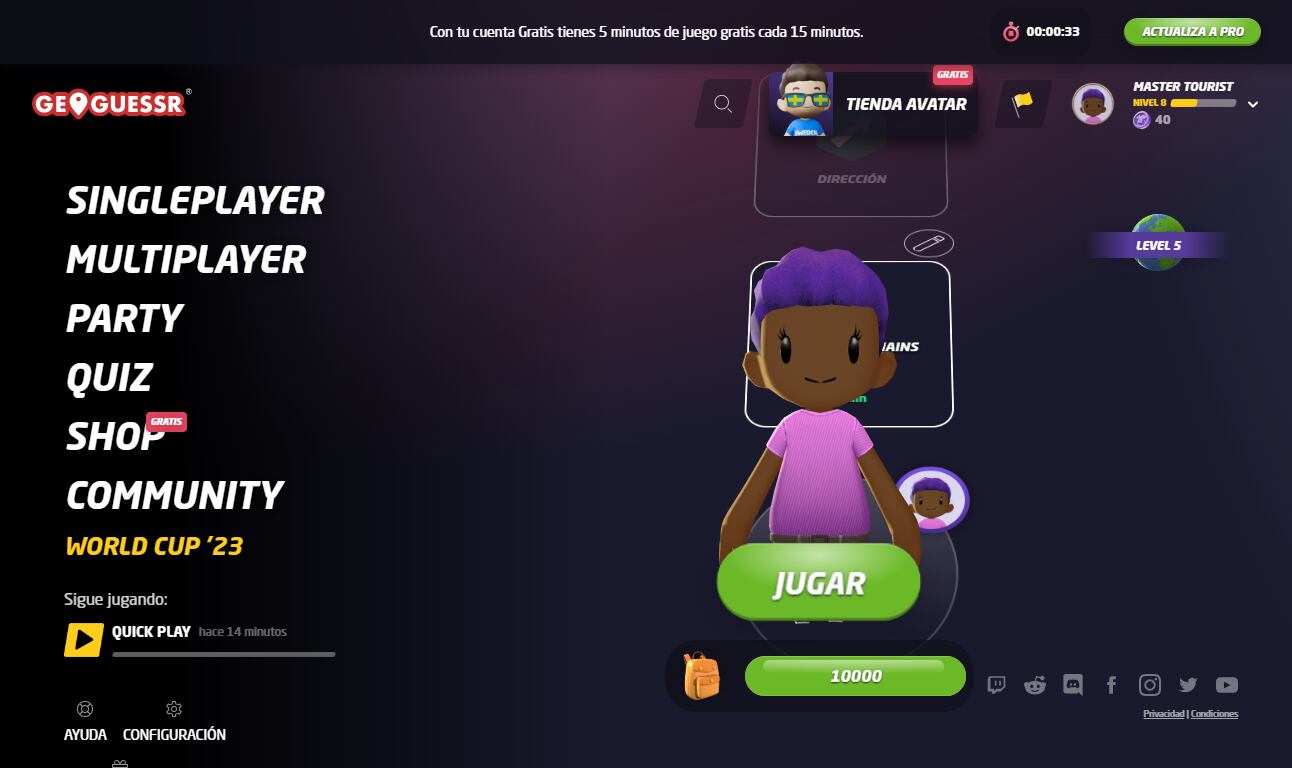Select the World Cup '23 entry
Screen dimensions: 1292x768
tap(154, 546)
